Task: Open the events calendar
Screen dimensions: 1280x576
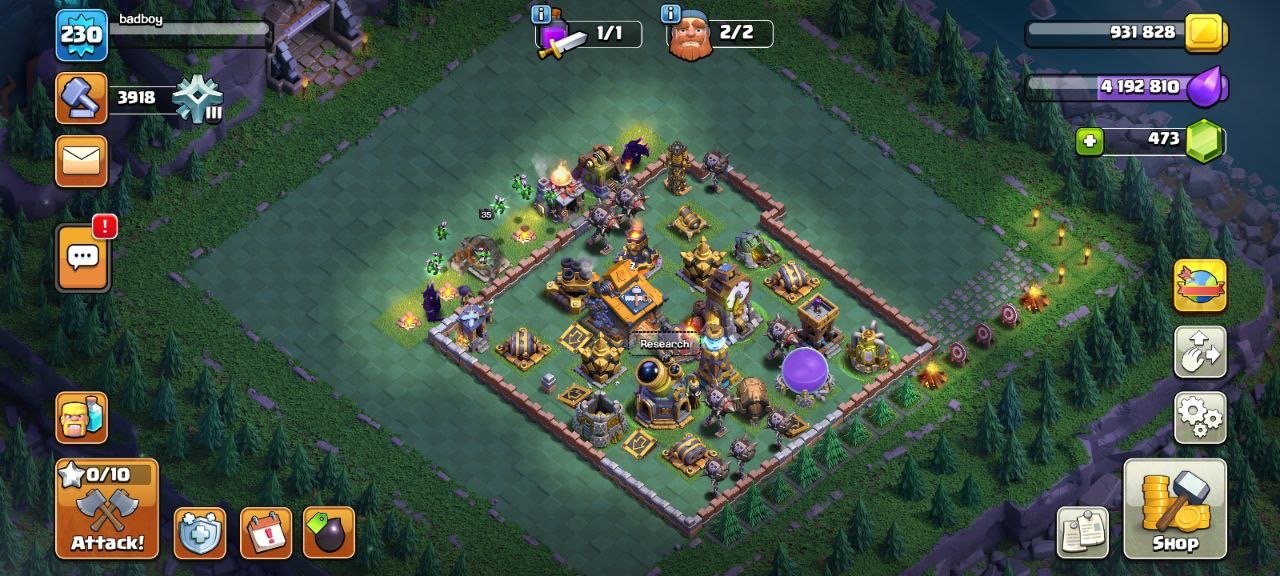Action: tap(266, 532)
